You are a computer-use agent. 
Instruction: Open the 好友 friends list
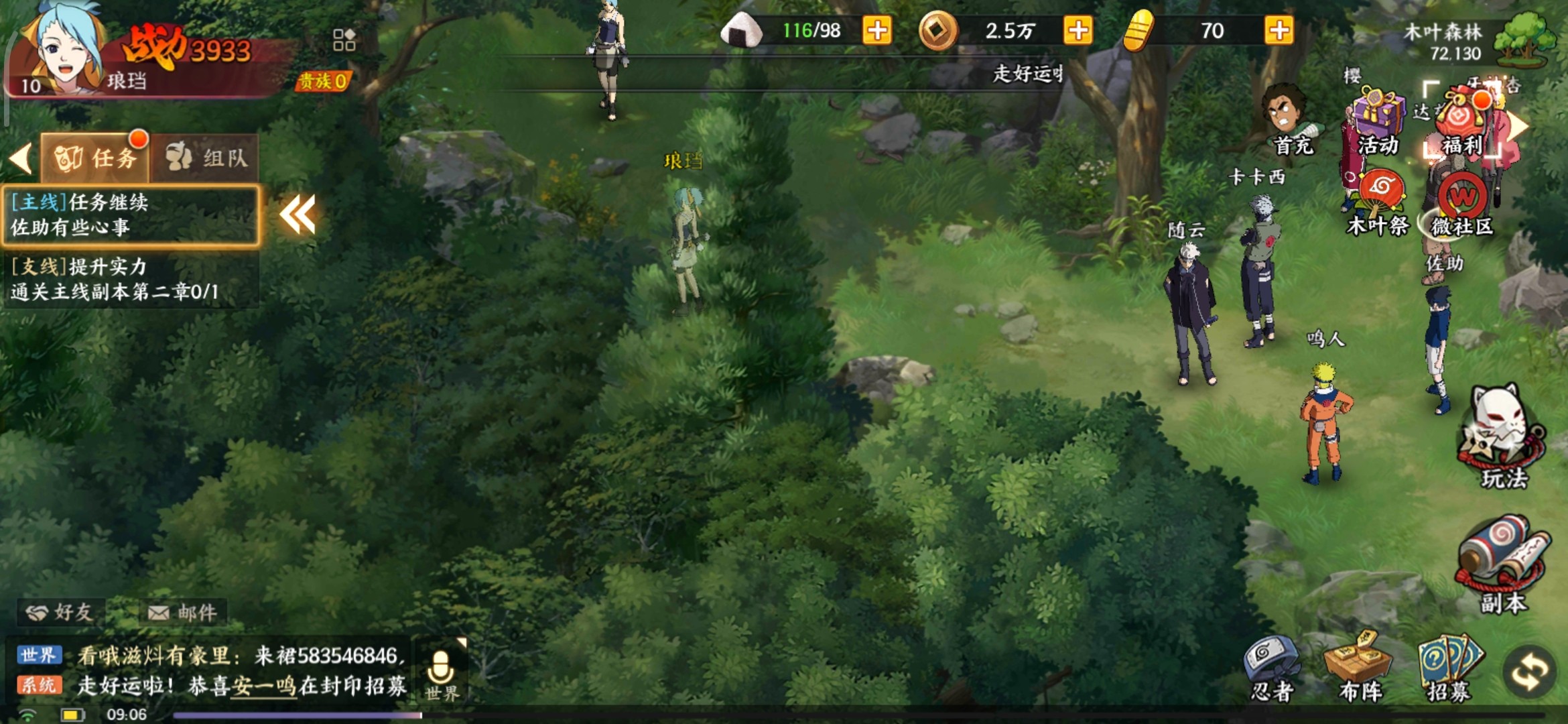60,612
